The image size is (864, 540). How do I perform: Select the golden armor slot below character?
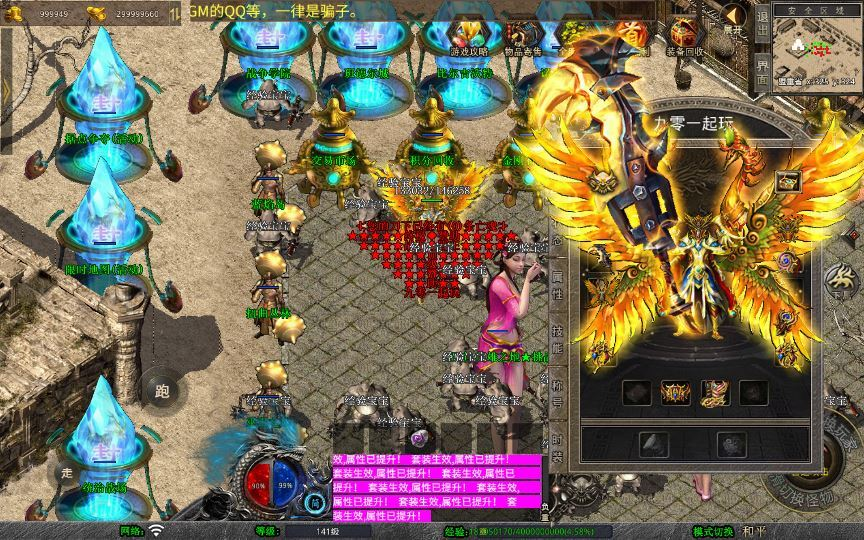[x=676, y=392]
